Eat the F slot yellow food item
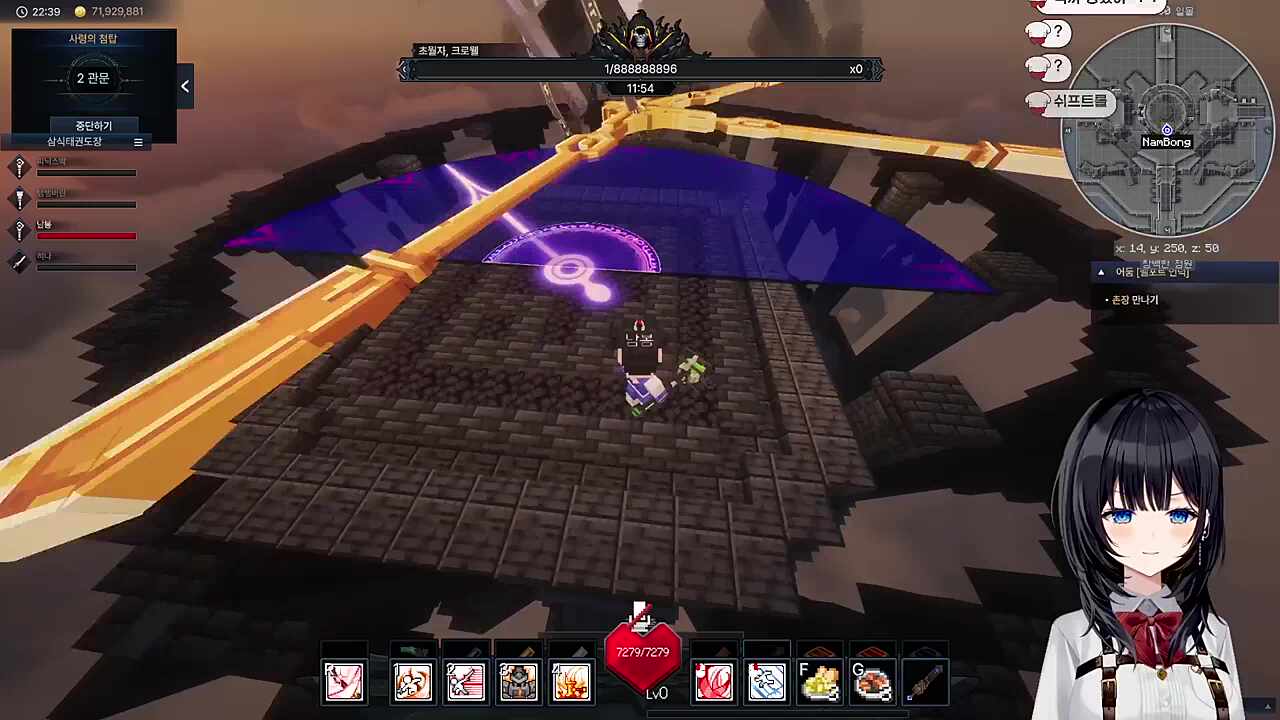 [820, 682]
